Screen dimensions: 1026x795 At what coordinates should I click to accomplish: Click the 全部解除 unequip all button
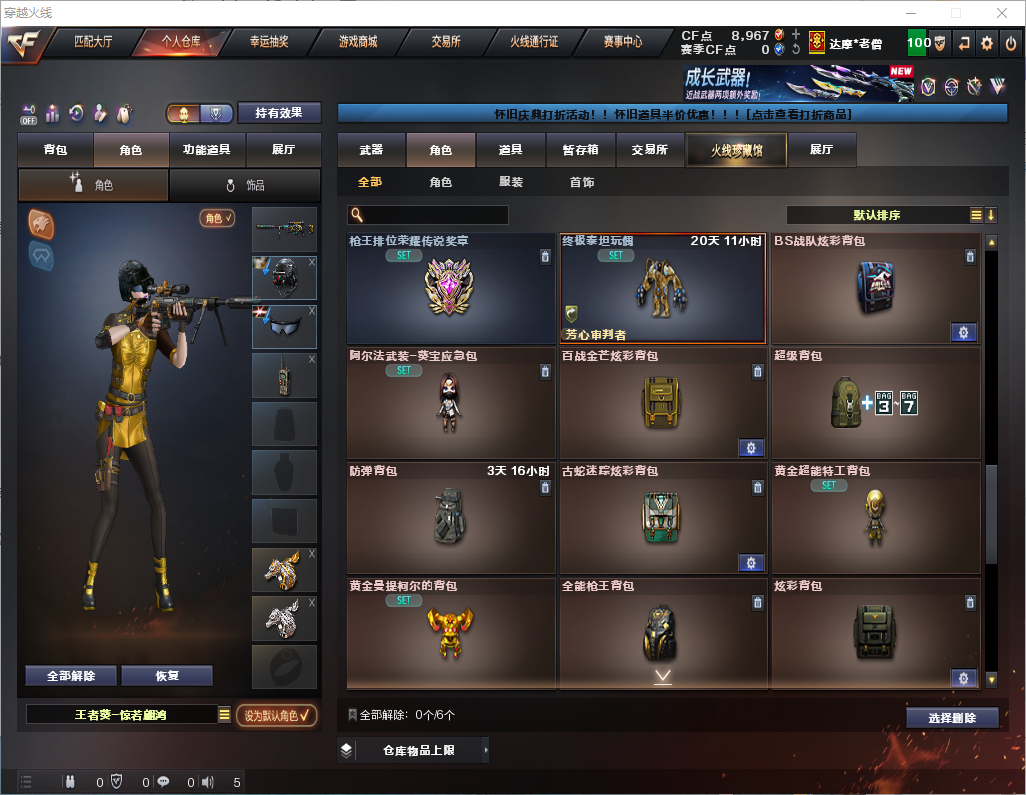pos(71,676)
